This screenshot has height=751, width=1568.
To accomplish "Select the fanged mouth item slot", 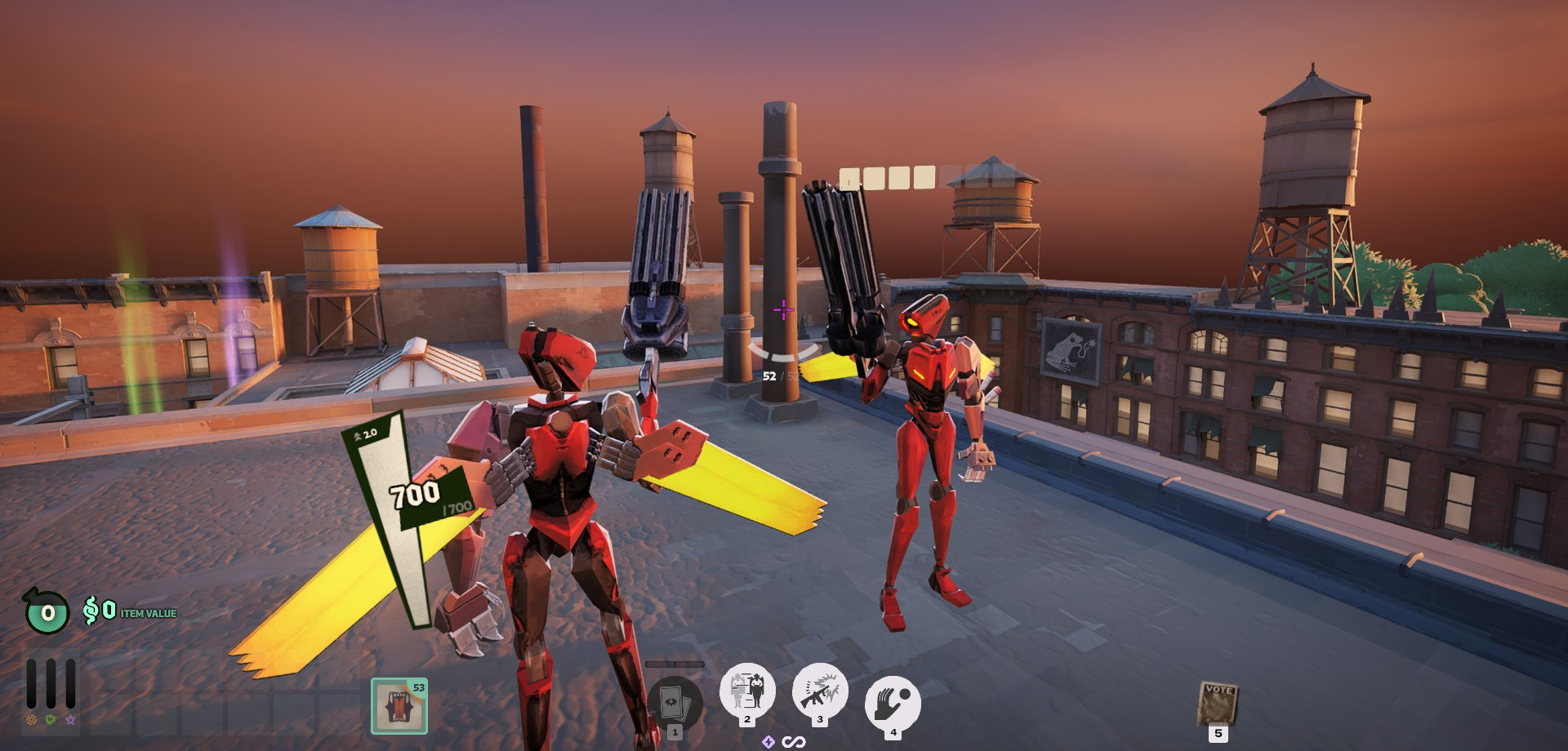I will point(399,706).
